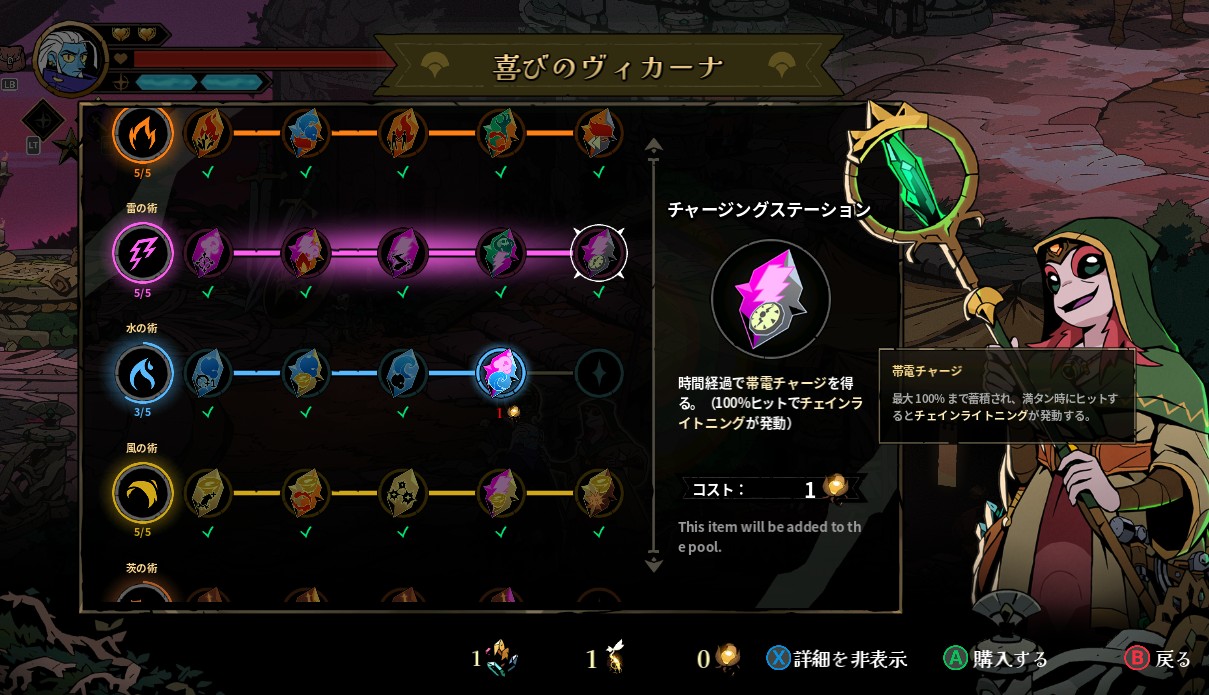Select the water arts (水の術) category icon
1209x695 pixels.
pyautogui.click(x=143, y=373)
